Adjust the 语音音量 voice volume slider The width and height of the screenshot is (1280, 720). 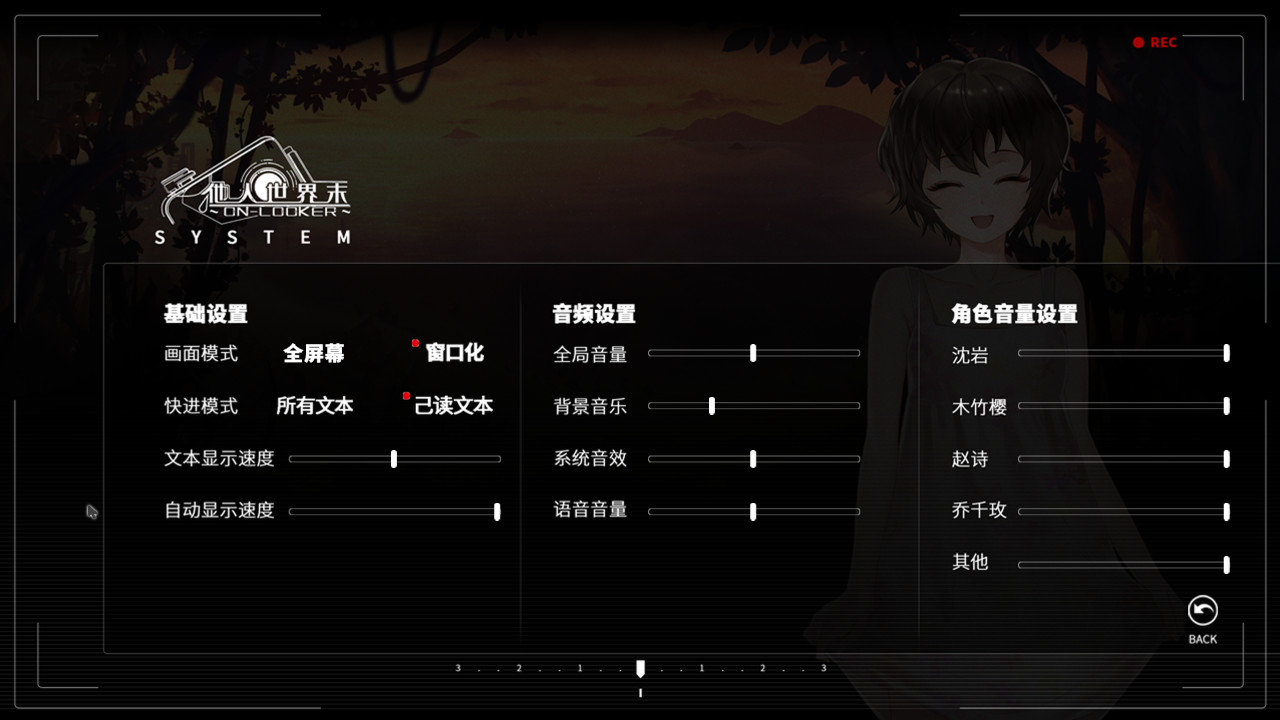coord(753,511)
